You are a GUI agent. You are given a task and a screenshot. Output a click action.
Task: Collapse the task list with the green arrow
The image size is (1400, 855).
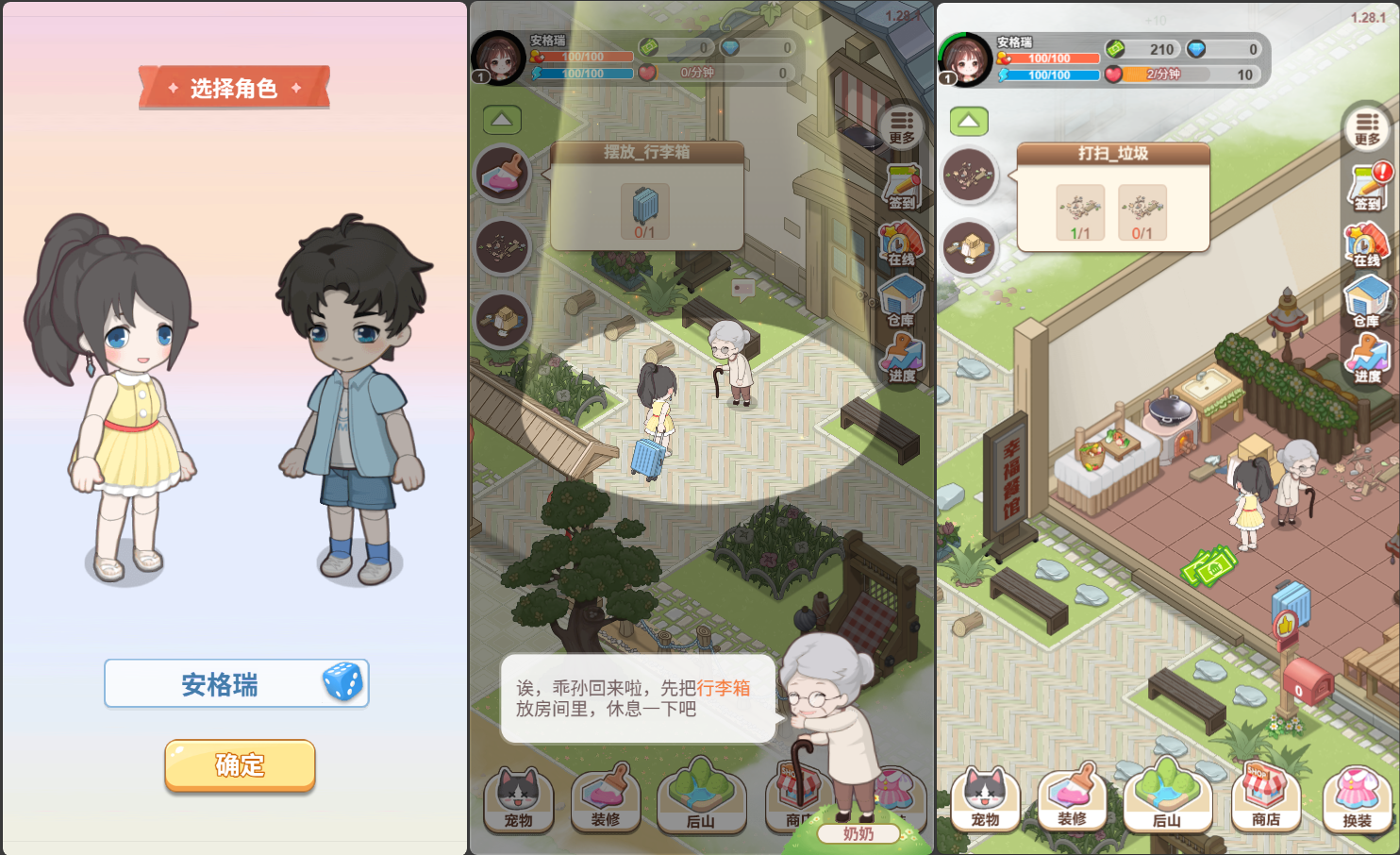coord(502,118)
